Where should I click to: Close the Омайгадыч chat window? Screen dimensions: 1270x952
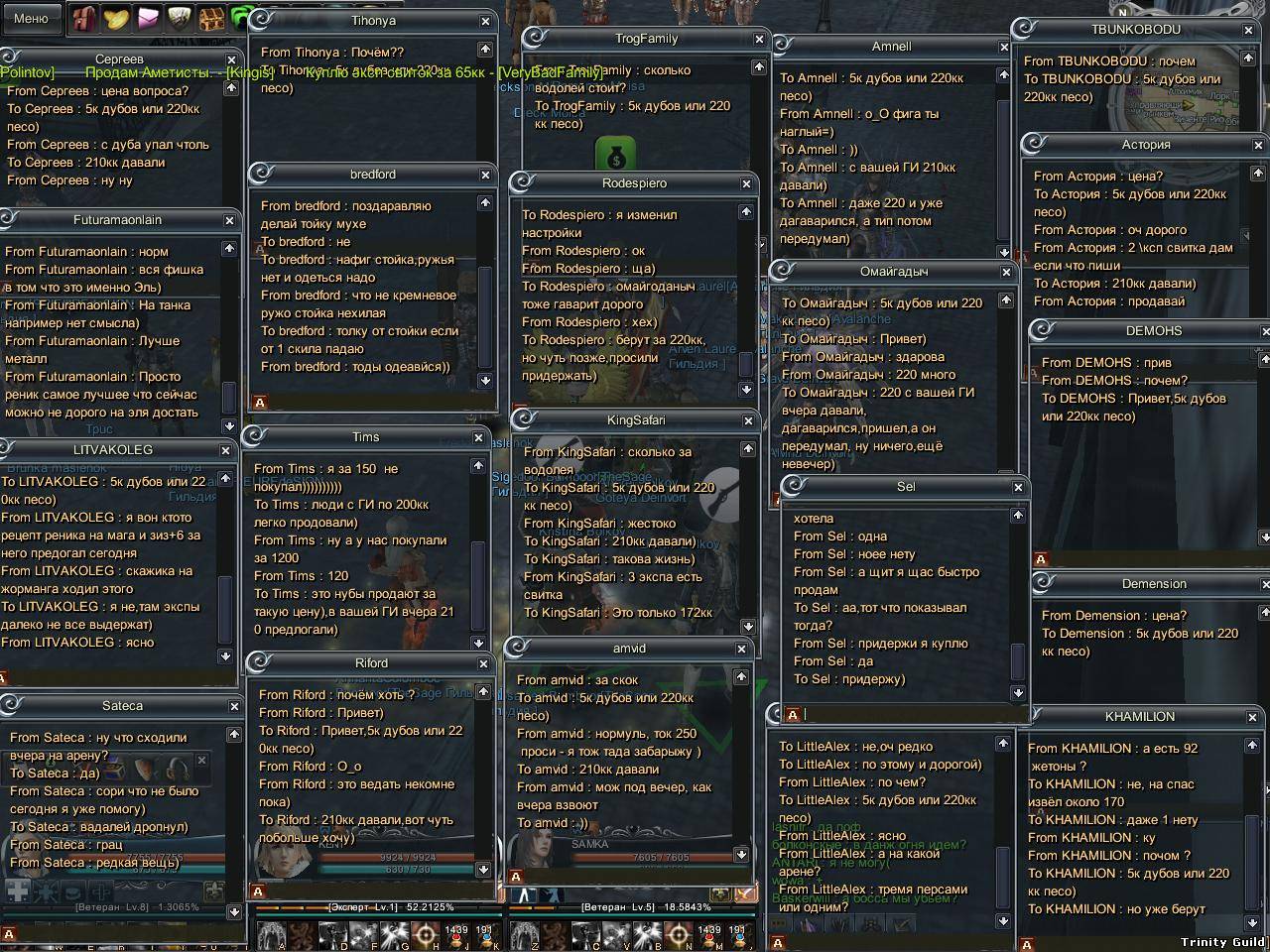(1006, 272)
